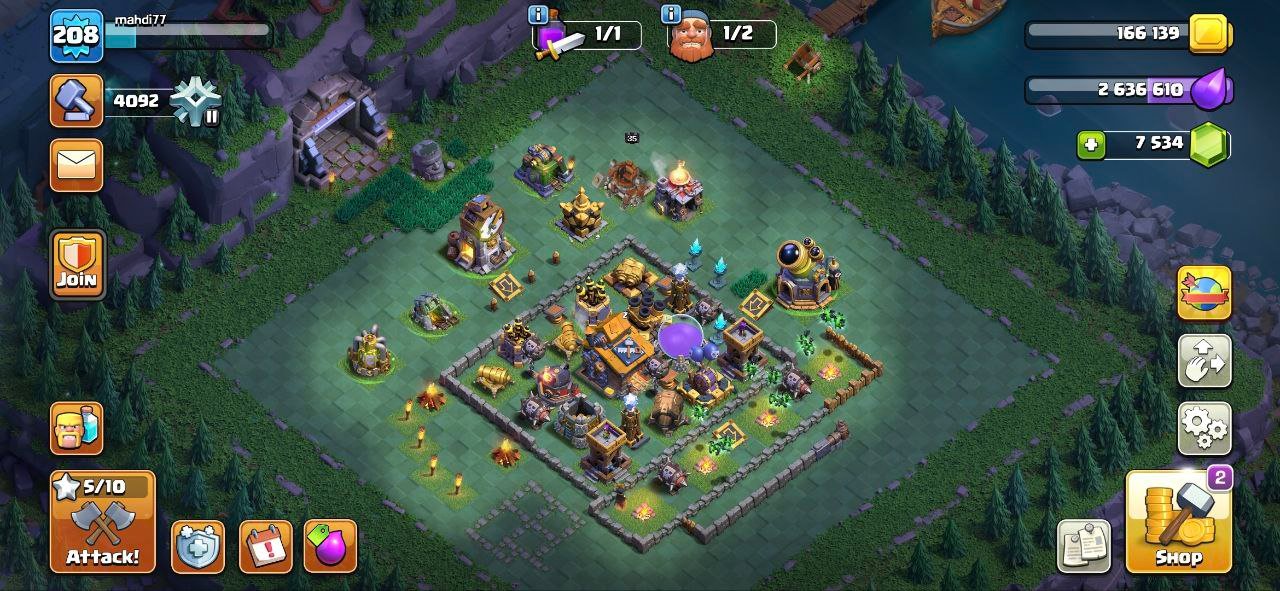This screenshot has width=1280, height=591.
Task: Open the shield protection button
Action: coord(198,547)
